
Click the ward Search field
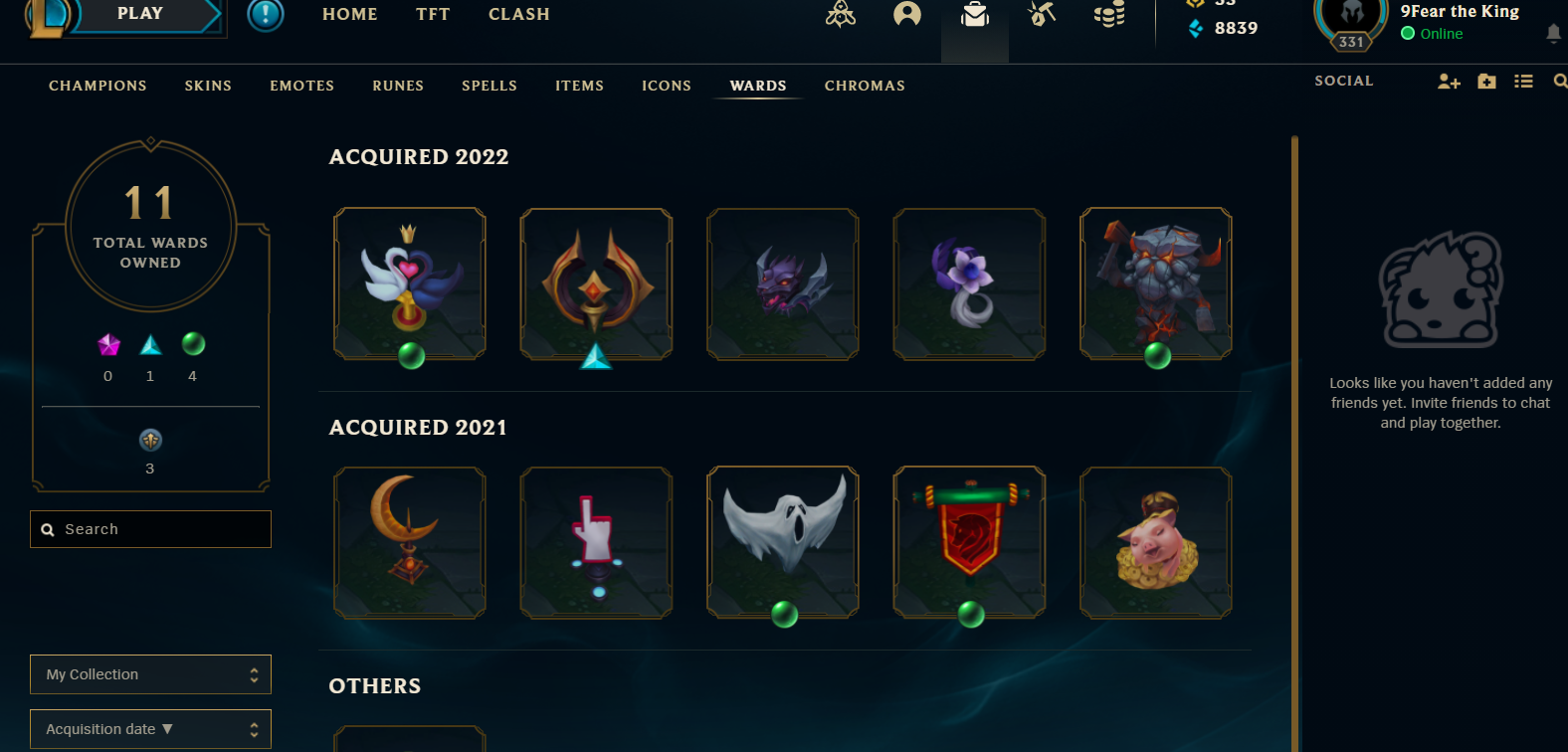tap(159, 529)
